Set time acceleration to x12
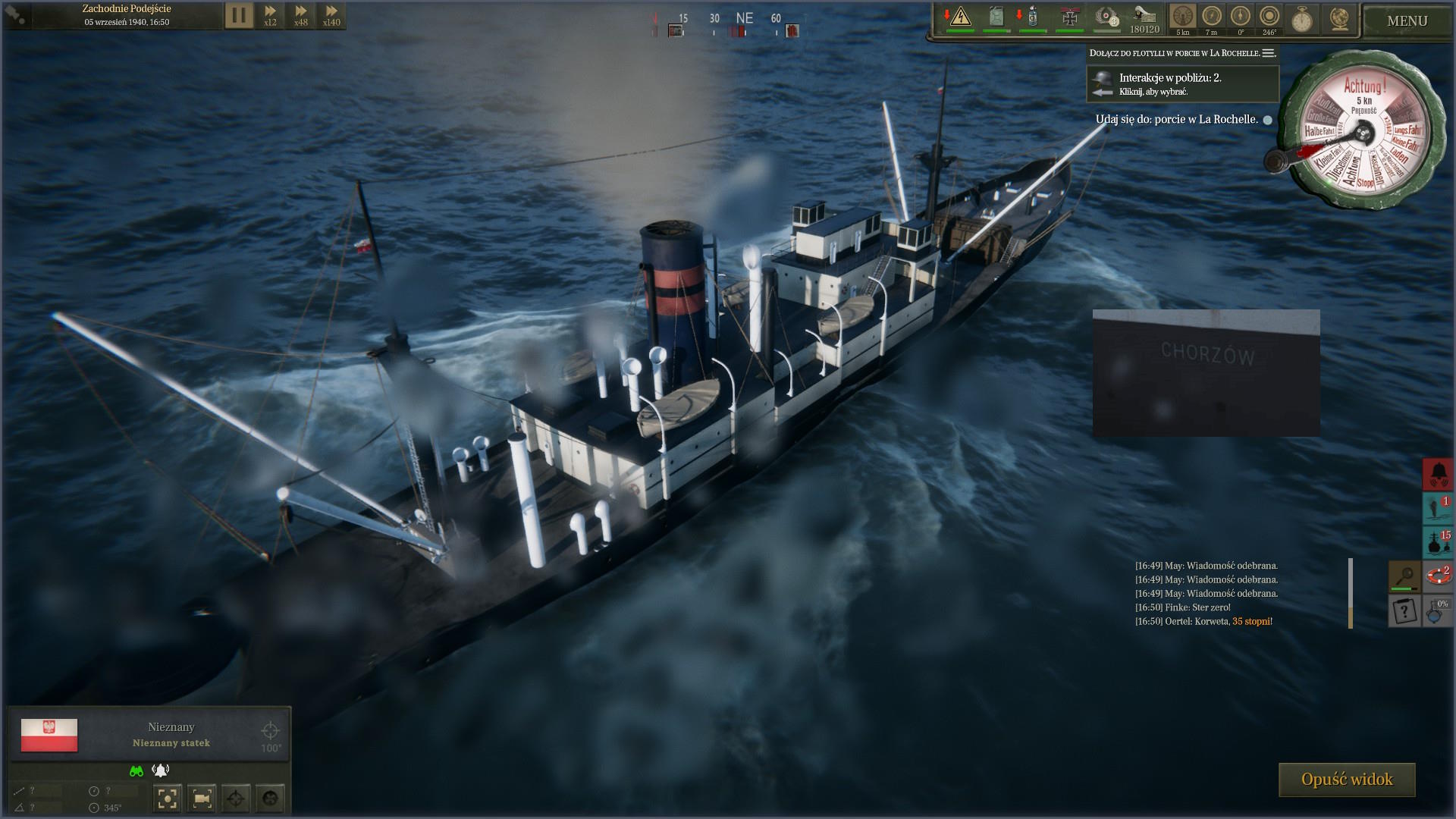Screen dimensions: 1456x819 coord(270,15)
